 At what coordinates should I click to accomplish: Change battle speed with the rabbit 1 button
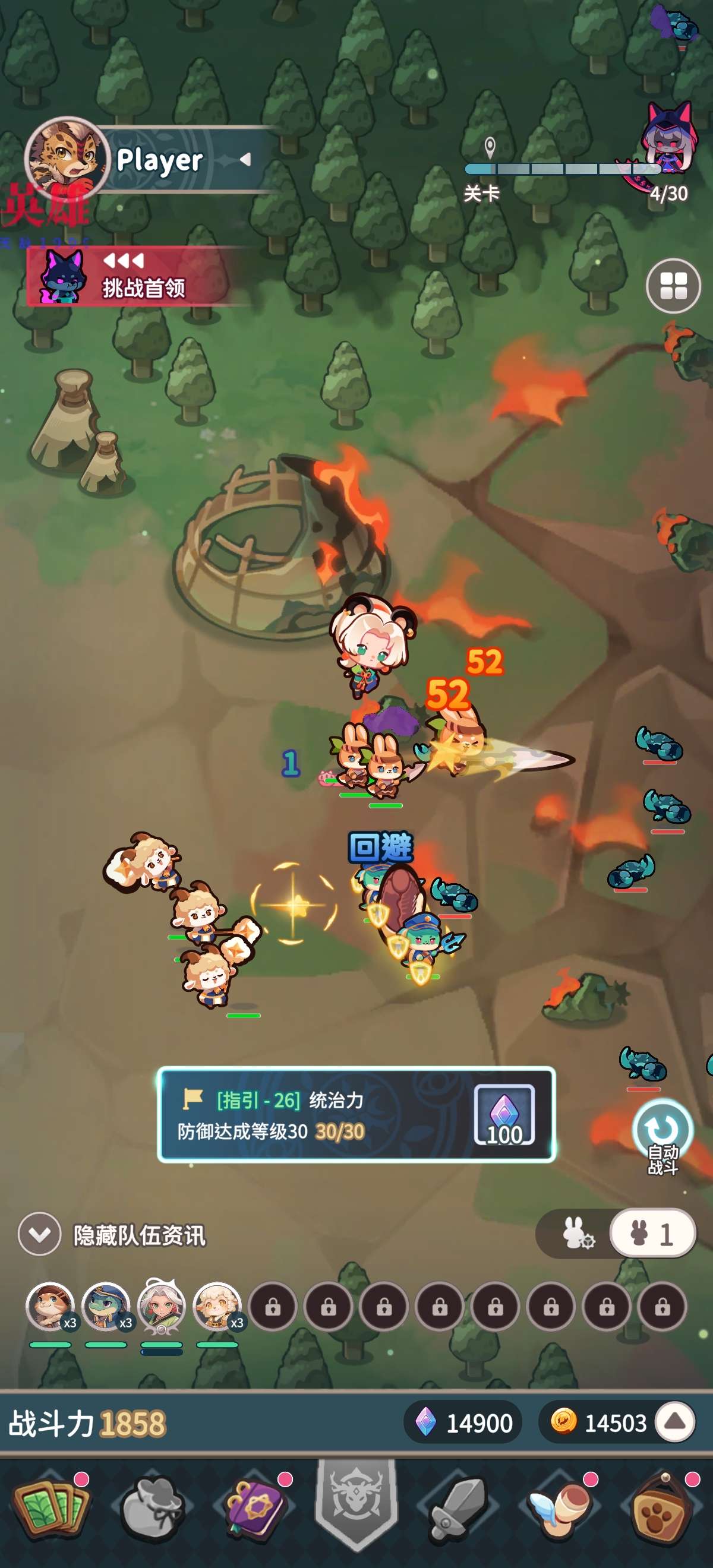point(653,1233)
